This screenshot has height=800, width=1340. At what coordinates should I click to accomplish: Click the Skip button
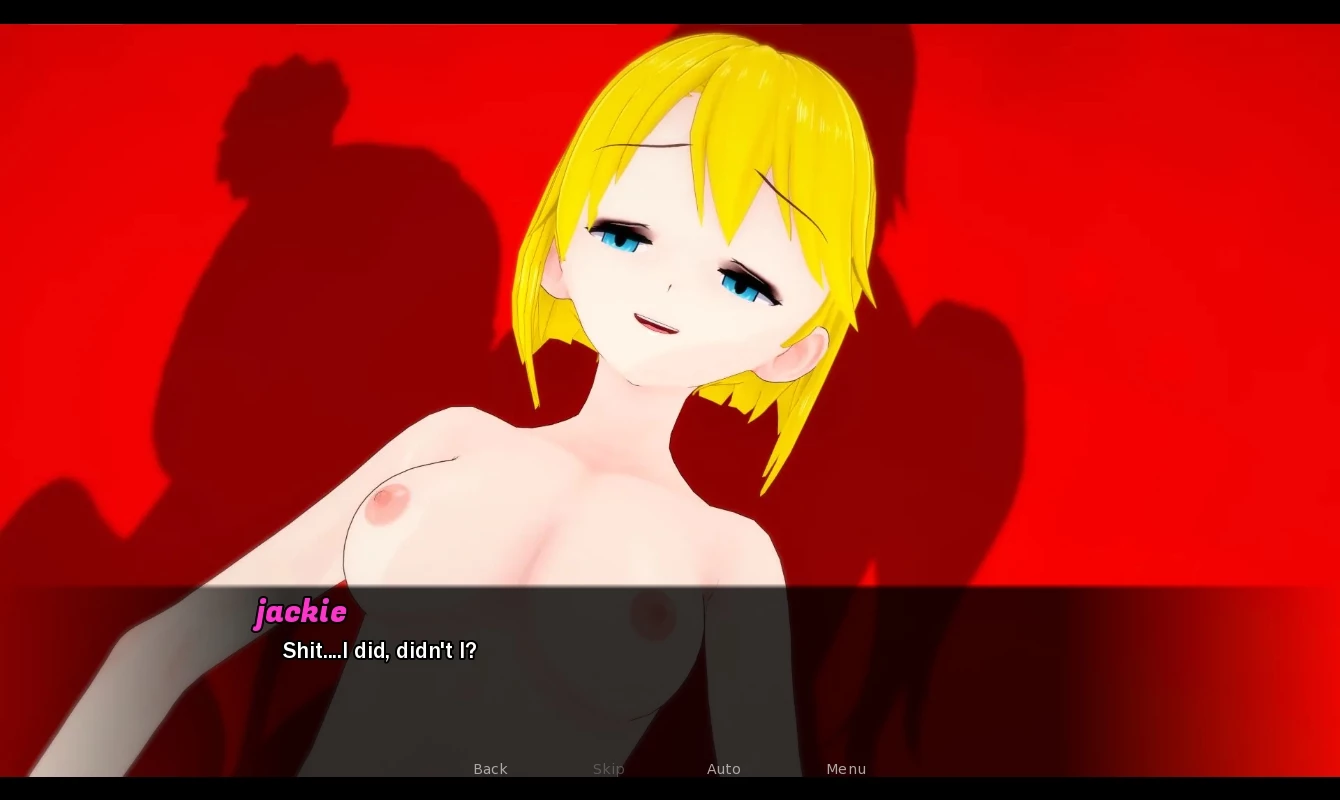(x=608, y=769)
